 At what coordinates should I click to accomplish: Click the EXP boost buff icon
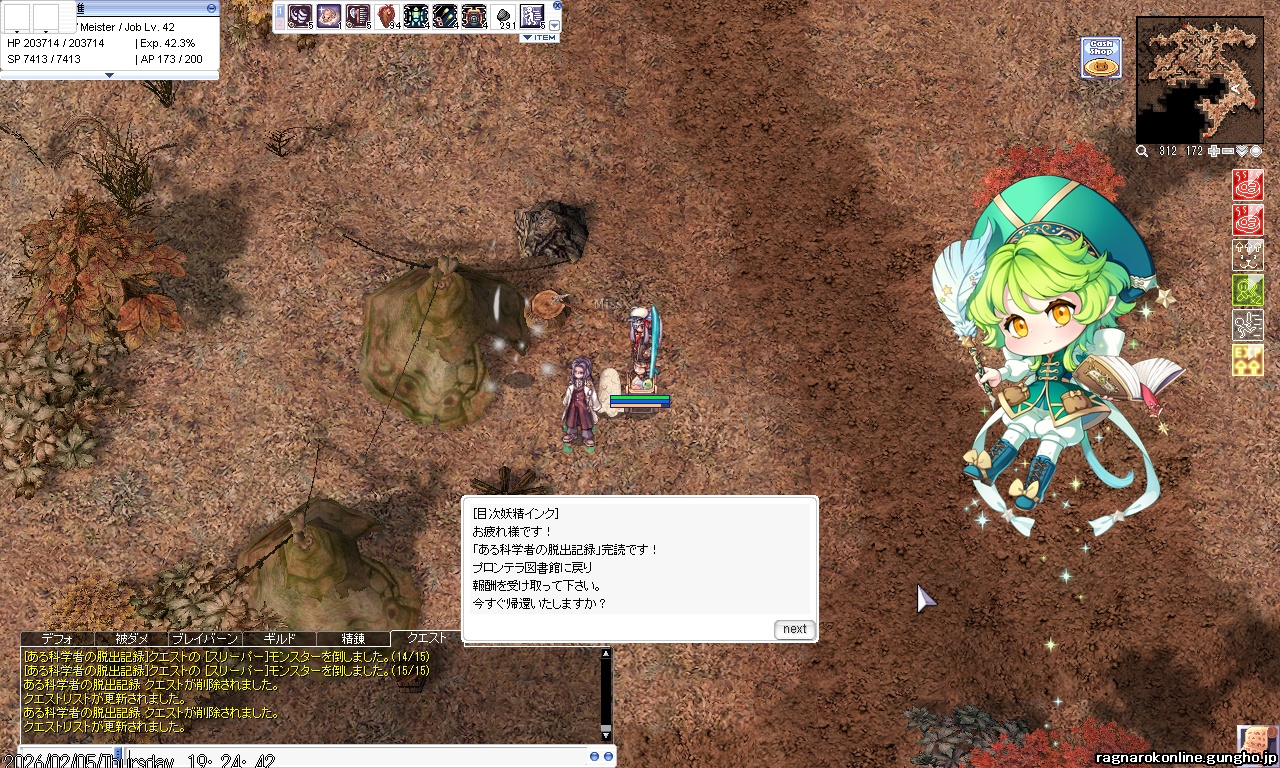coord(1248,360)
